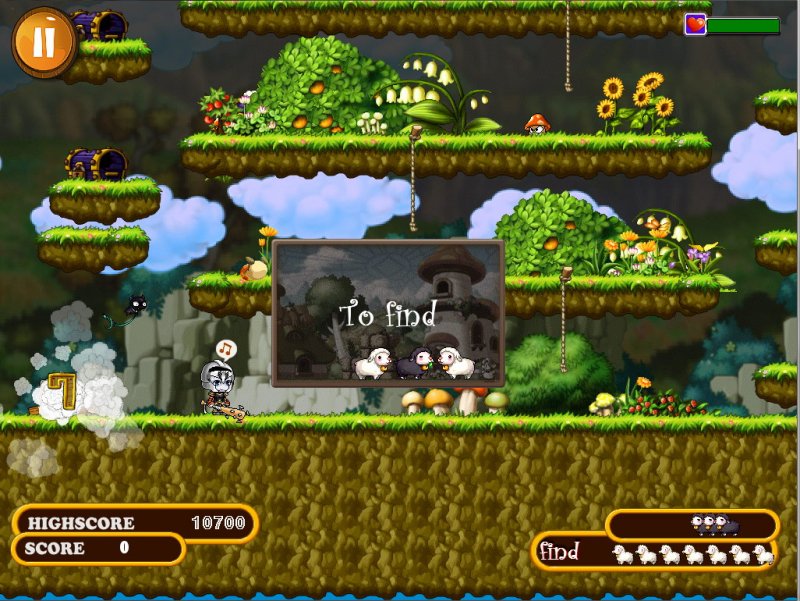Dismiss the "To find" objective popup

coord(388,313)
